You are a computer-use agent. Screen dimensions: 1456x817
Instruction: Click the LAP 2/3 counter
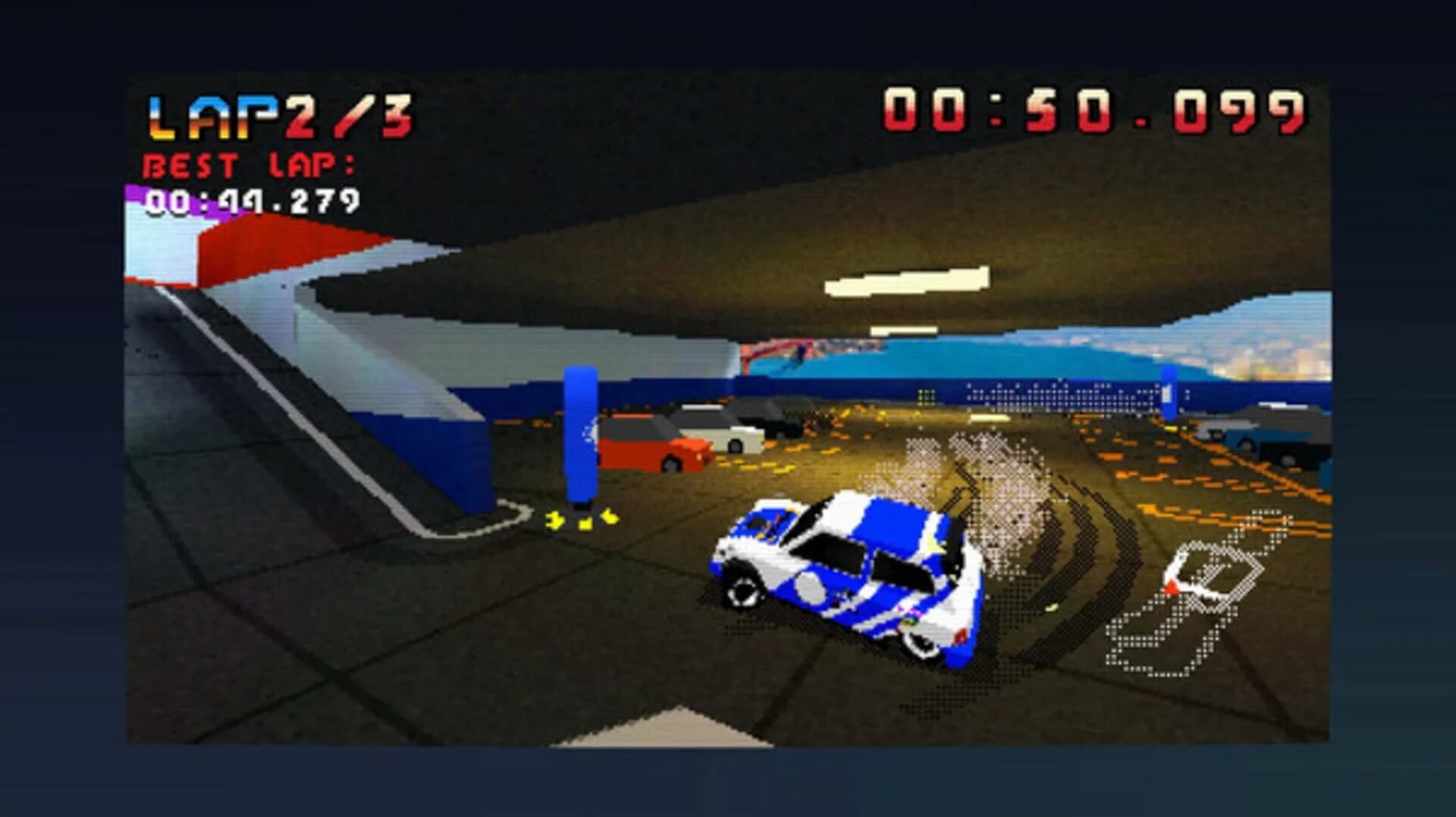coord(281,115)
